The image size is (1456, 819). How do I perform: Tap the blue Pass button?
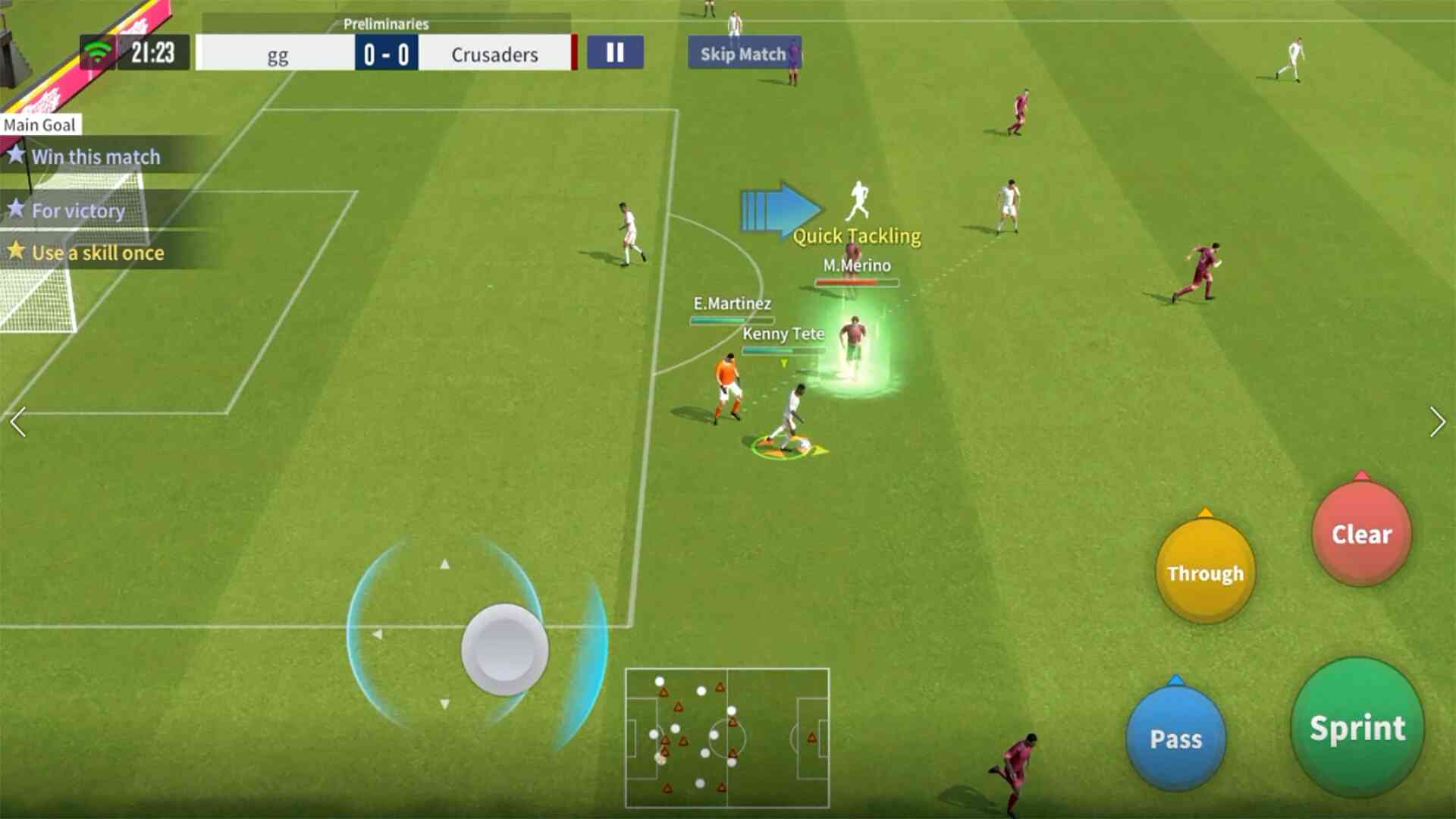coord(1175,738)
